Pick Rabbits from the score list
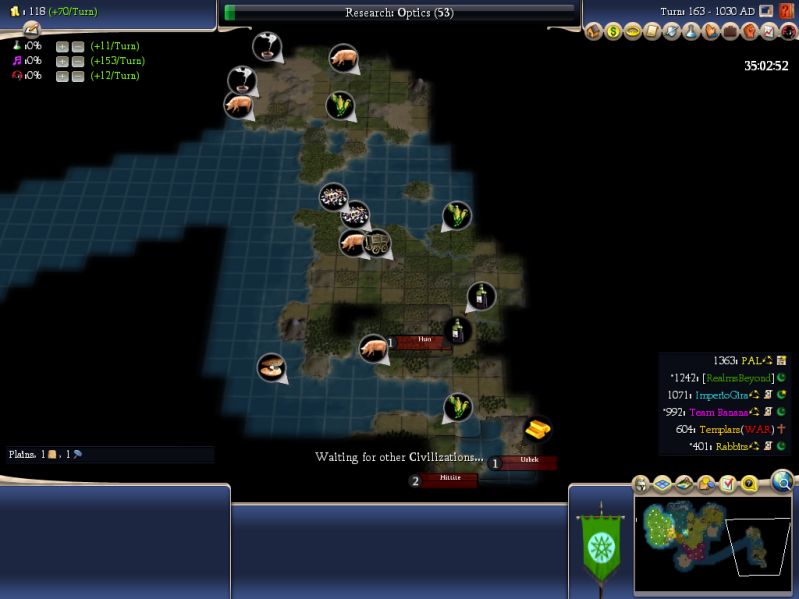 coord(735,446)
